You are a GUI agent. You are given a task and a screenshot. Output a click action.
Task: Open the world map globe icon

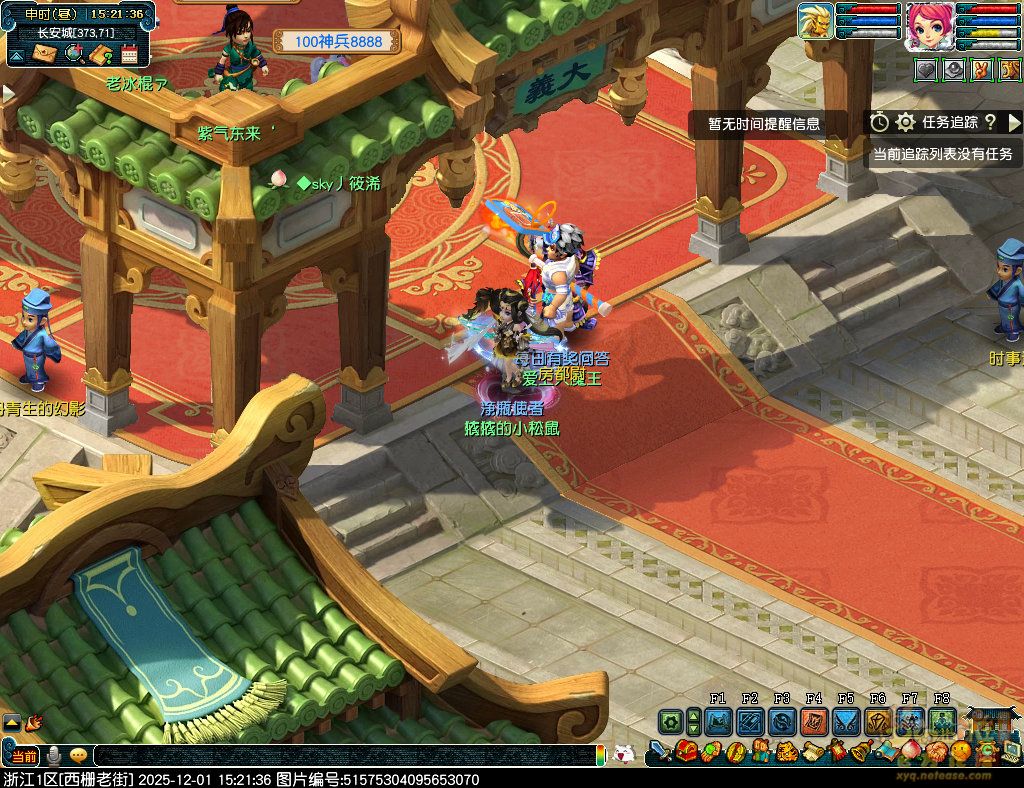pyautogui.click(x=73, y=54)
